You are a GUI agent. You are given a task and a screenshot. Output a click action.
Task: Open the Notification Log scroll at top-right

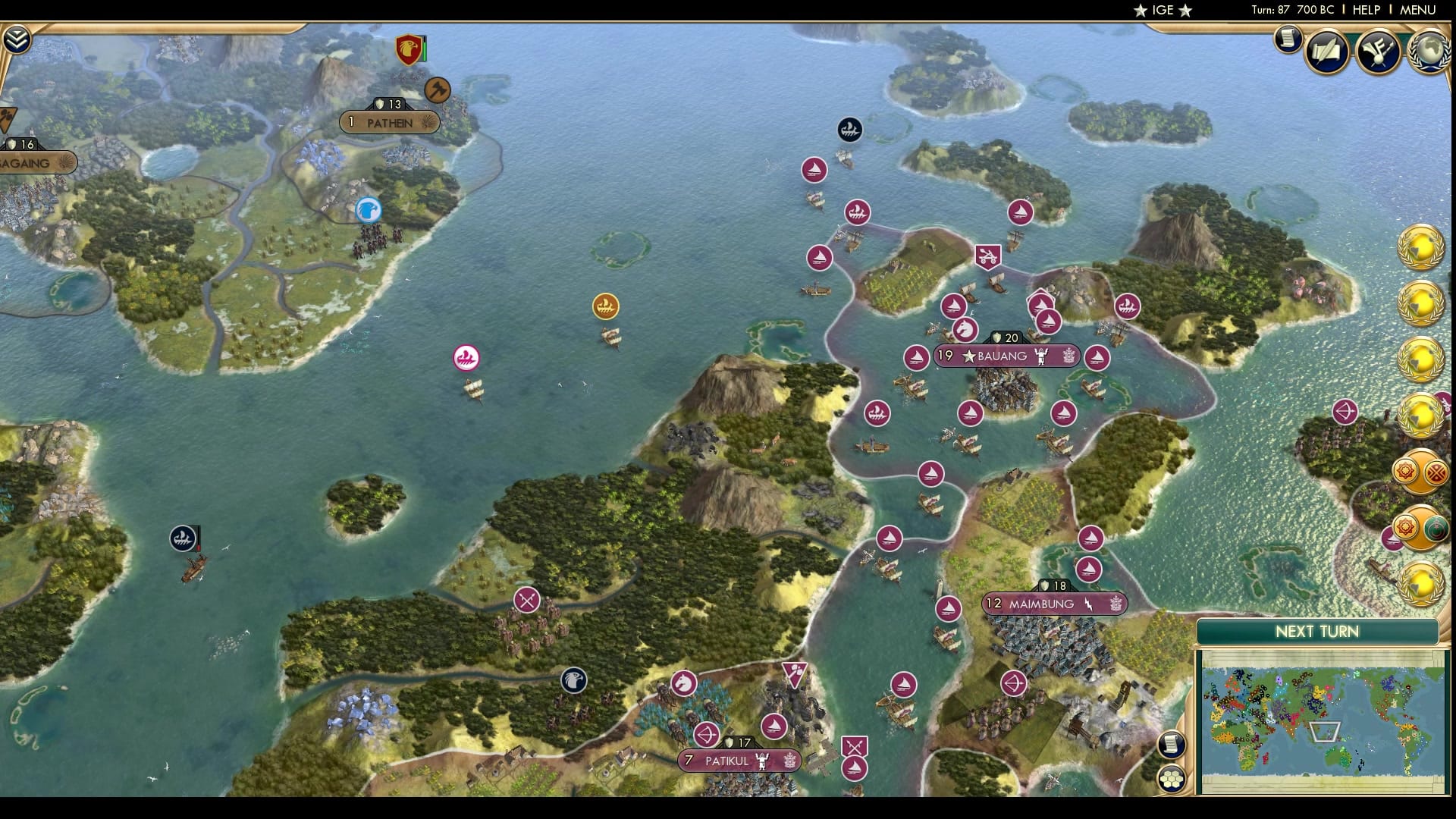pyautogui.click(x=1287, y=40)
